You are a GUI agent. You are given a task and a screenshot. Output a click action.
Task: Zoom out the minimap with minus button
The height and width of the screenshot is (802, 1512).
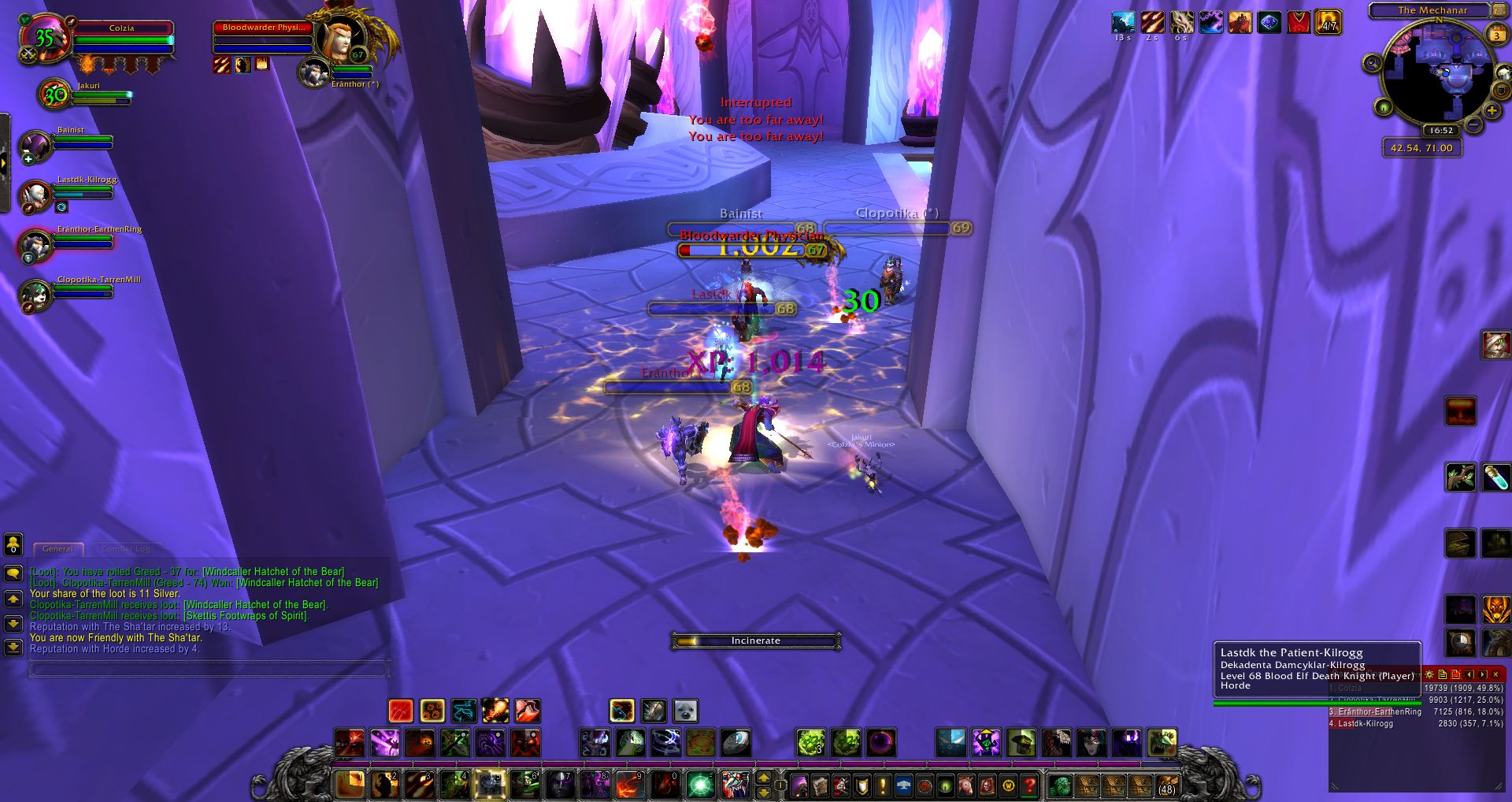[1473, 125]
